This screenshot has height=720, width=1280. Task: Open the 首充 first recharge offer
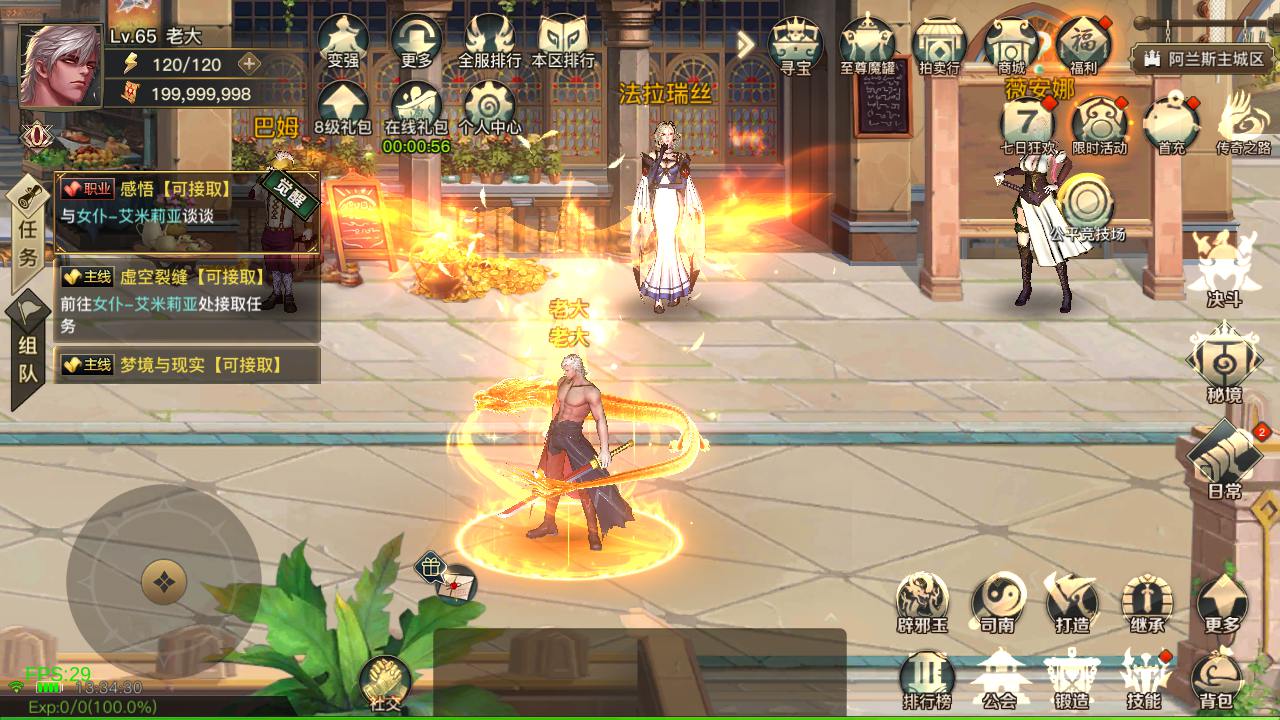click(1171, 126)
